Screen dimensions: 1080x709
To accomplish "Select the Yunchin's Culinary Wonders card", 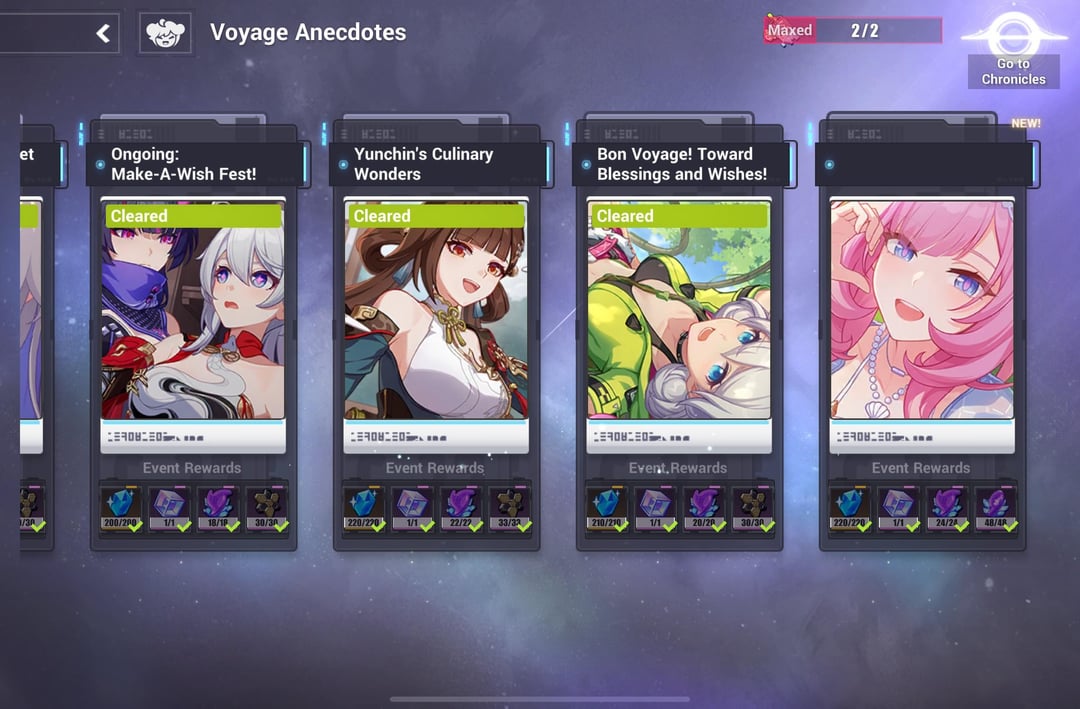I will (435, 310).
